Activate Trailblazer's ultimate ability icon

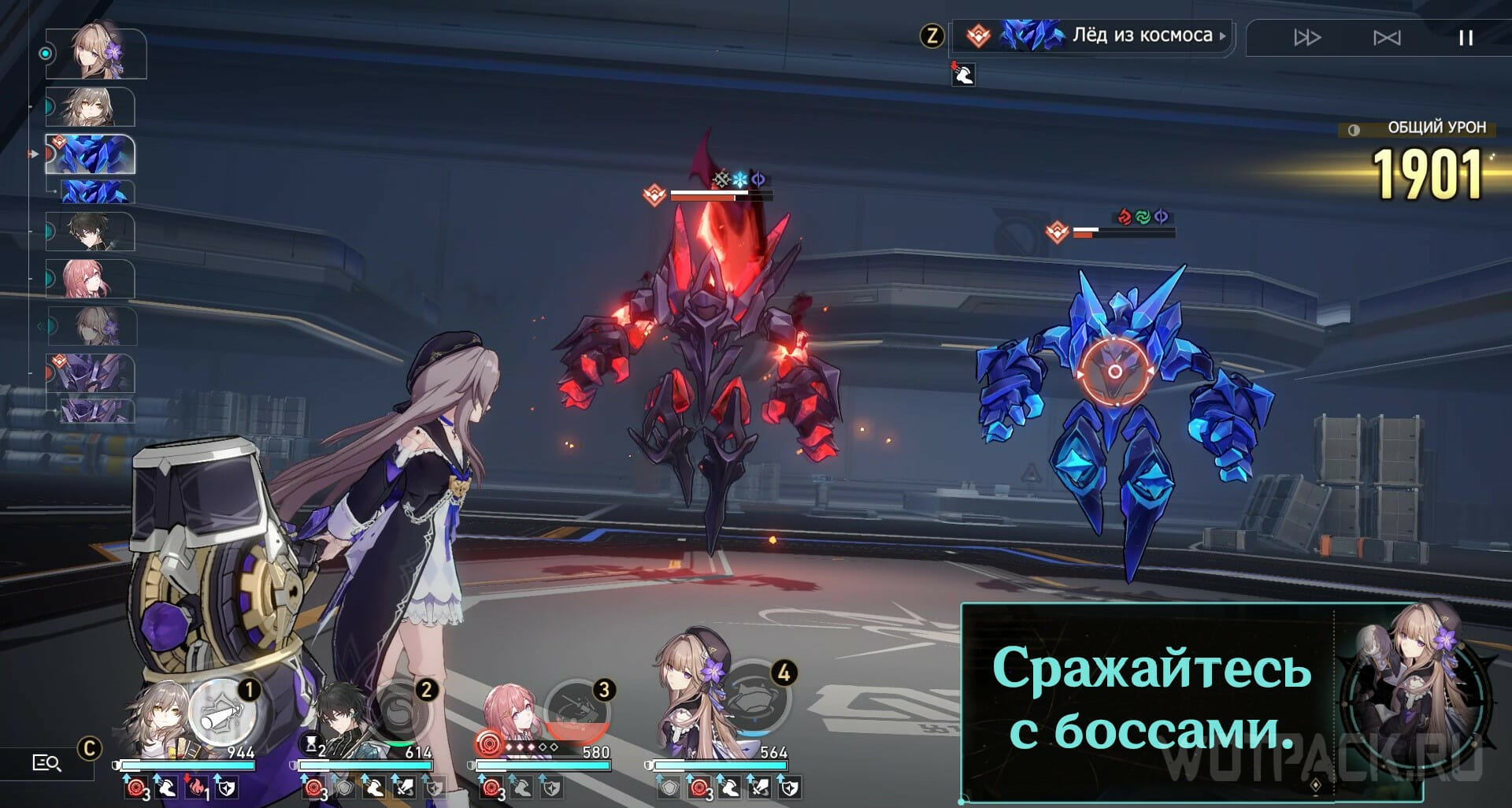point(222,714)
